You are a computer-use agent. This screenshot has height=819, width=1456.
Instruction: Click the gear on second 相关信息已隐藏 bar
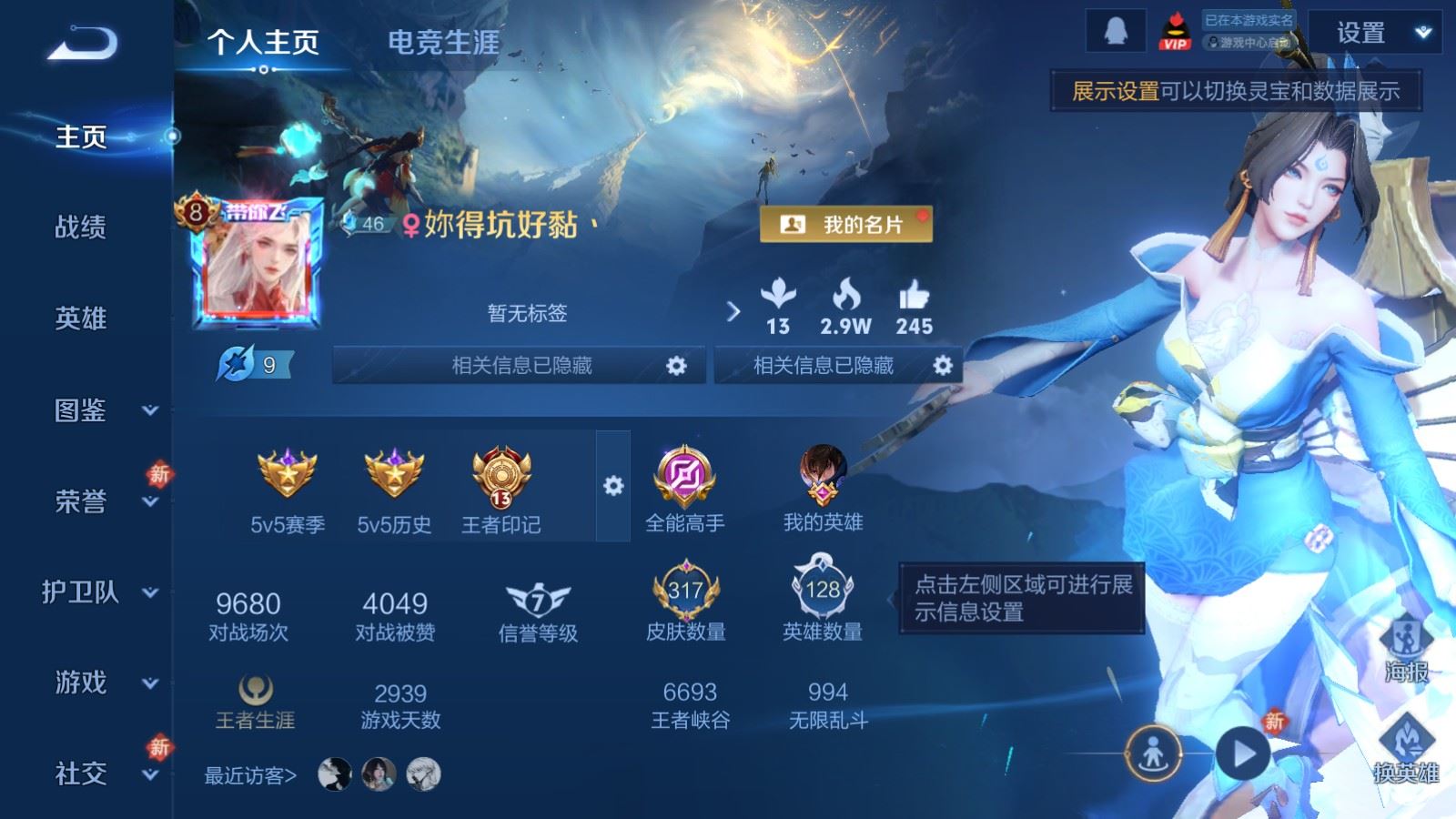(x=945, y=367)
